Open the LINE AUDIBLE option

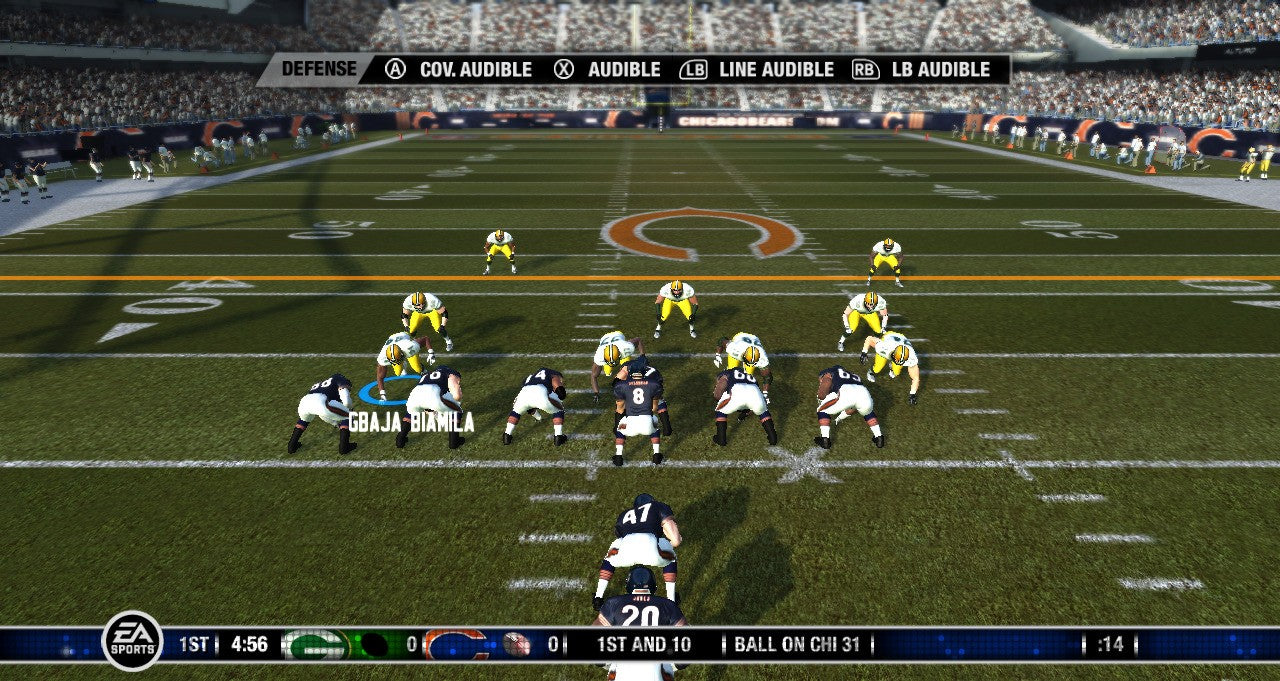tap(757, 70)
